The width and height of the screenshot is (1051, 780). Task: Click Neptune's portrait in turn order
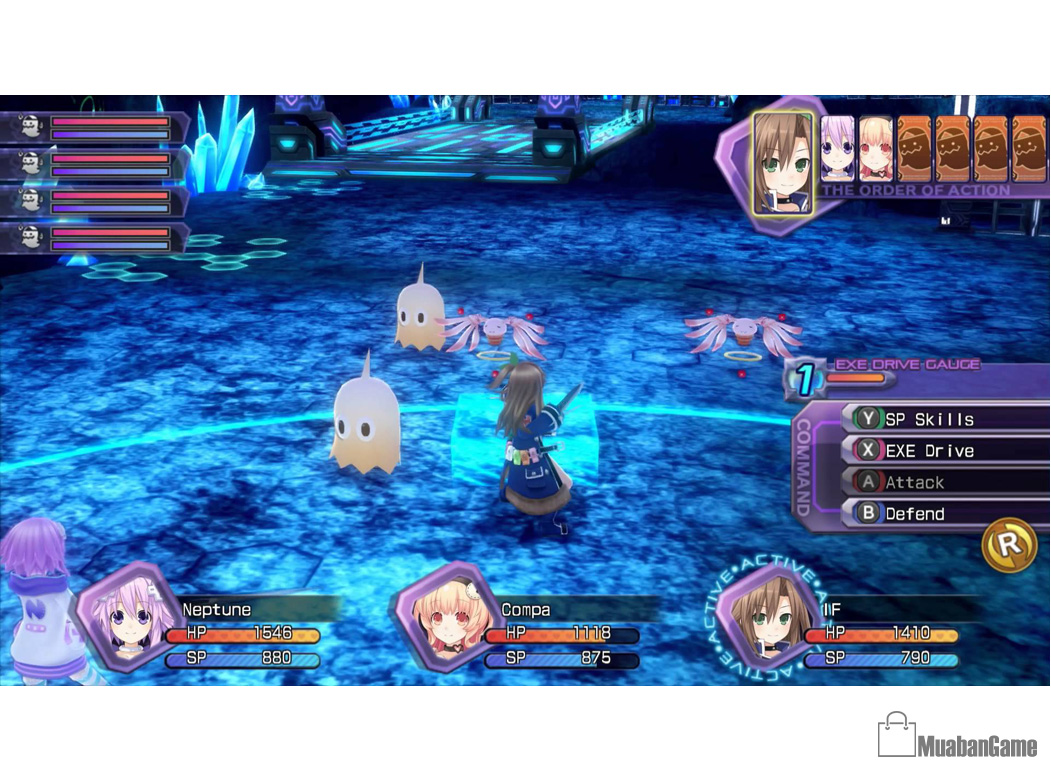point(838,149)
